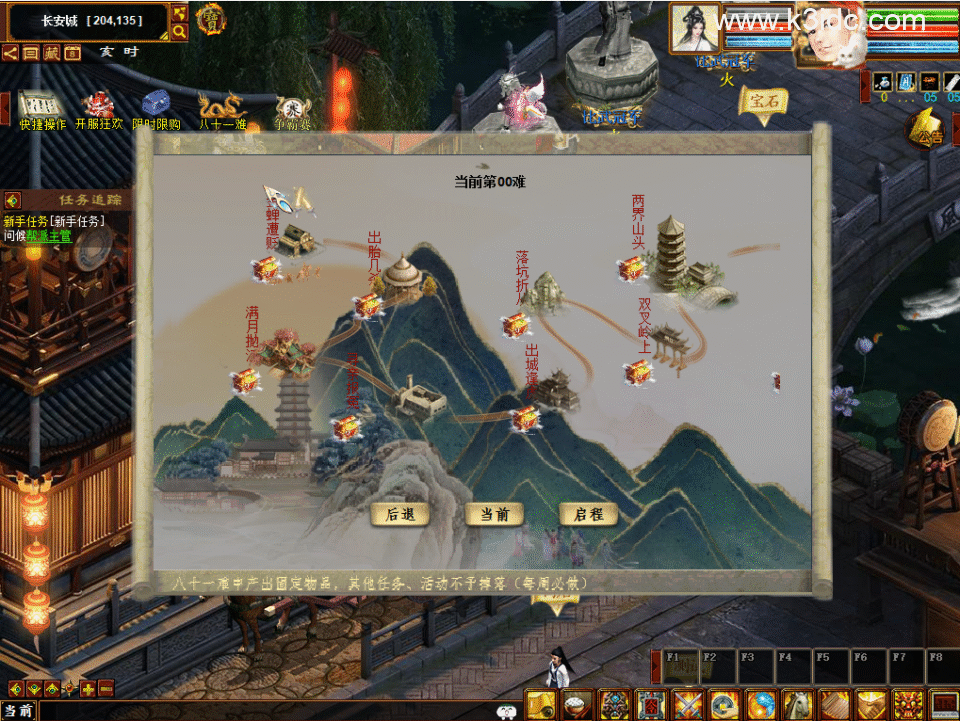
Task: Choose the 两界山头 pagoda stage chest
Action: tap(631, 268)
